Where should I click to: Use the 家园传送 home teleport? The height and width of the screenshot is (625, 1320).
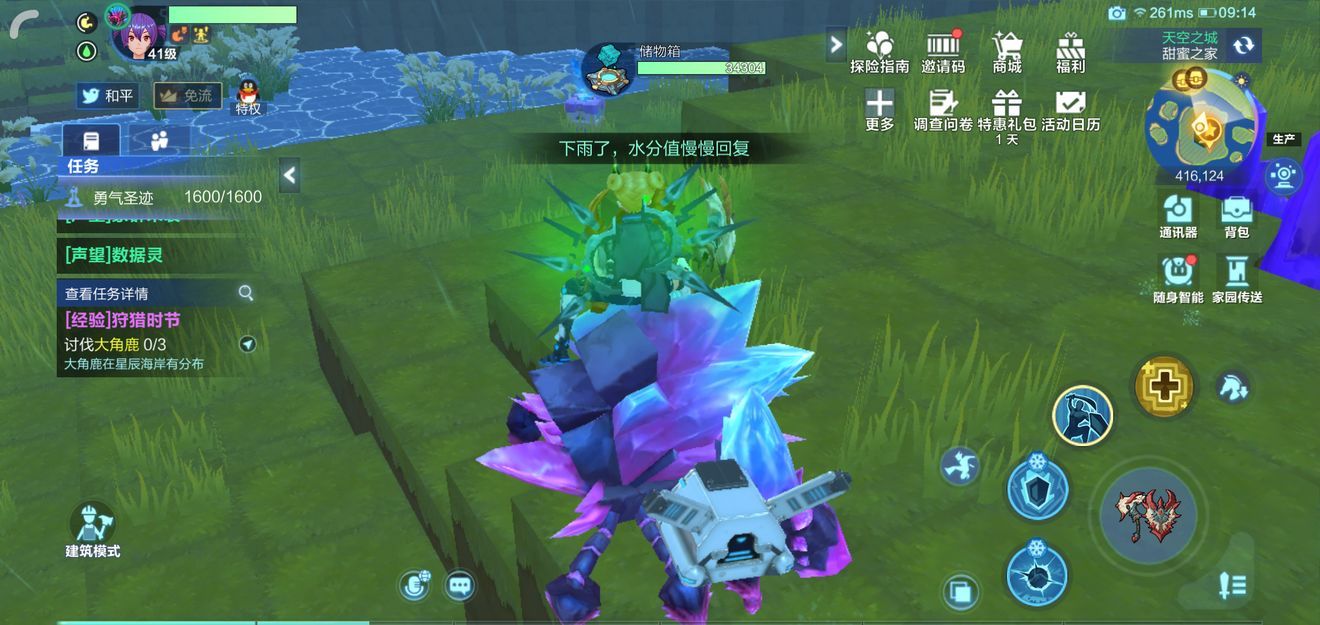point(1237,277)
